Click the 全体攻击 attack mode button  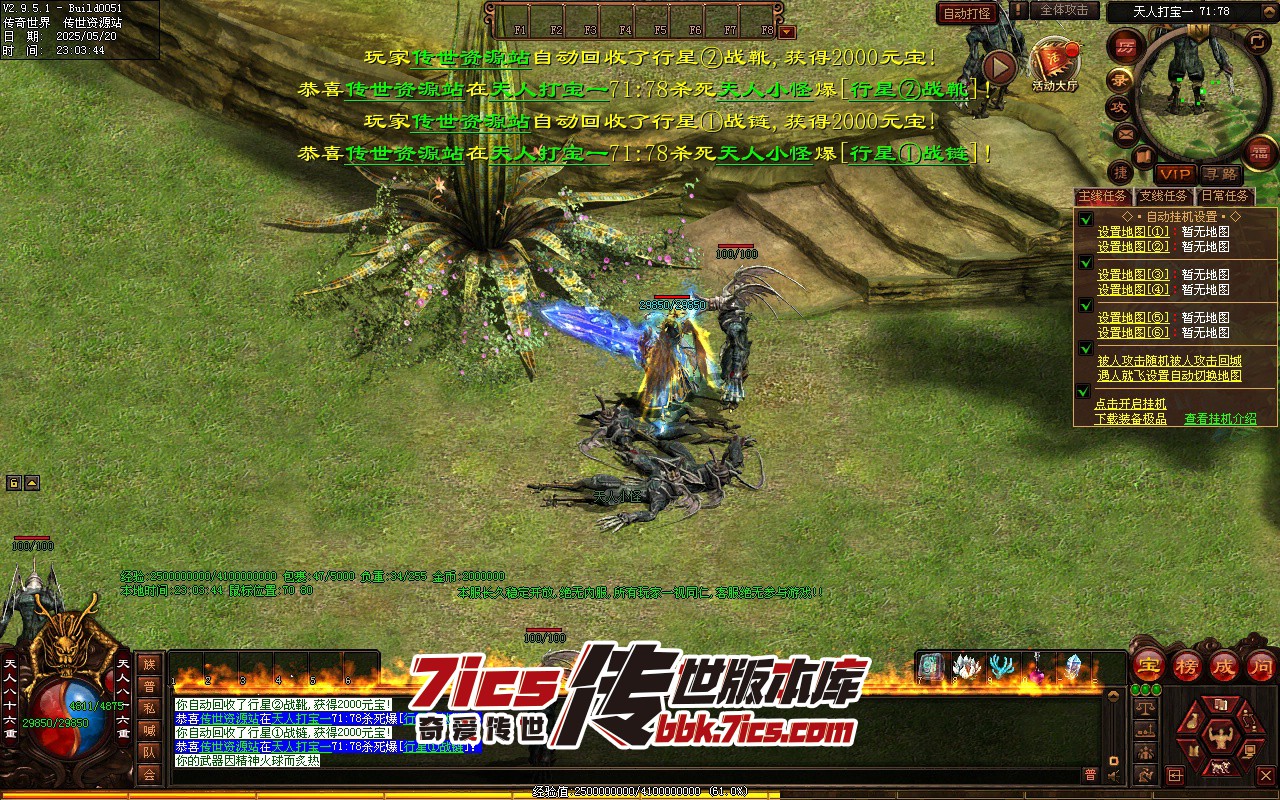1064,10
